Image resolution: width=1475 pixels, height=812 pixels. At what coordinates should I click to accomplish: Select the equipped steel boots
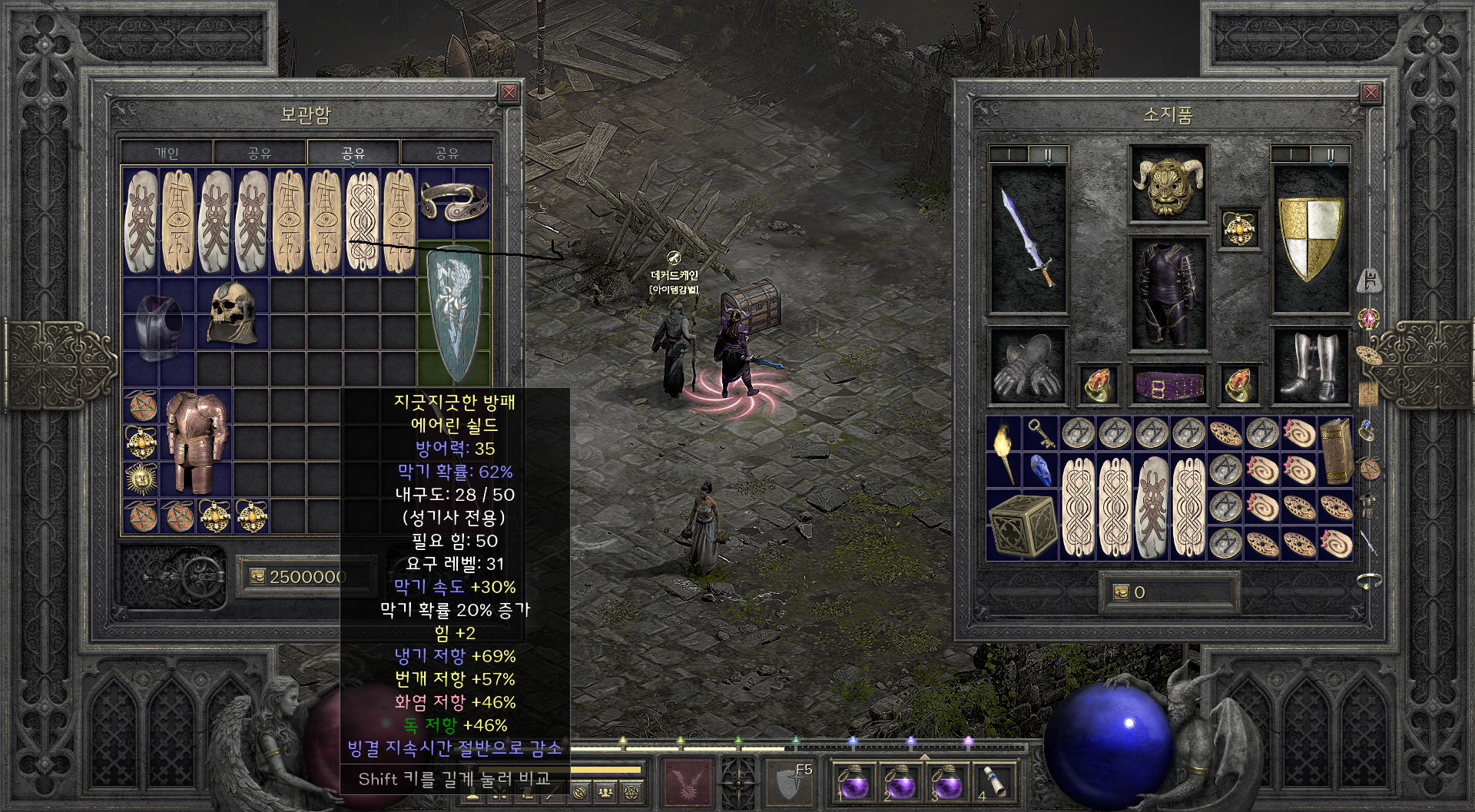point(1311,366)
